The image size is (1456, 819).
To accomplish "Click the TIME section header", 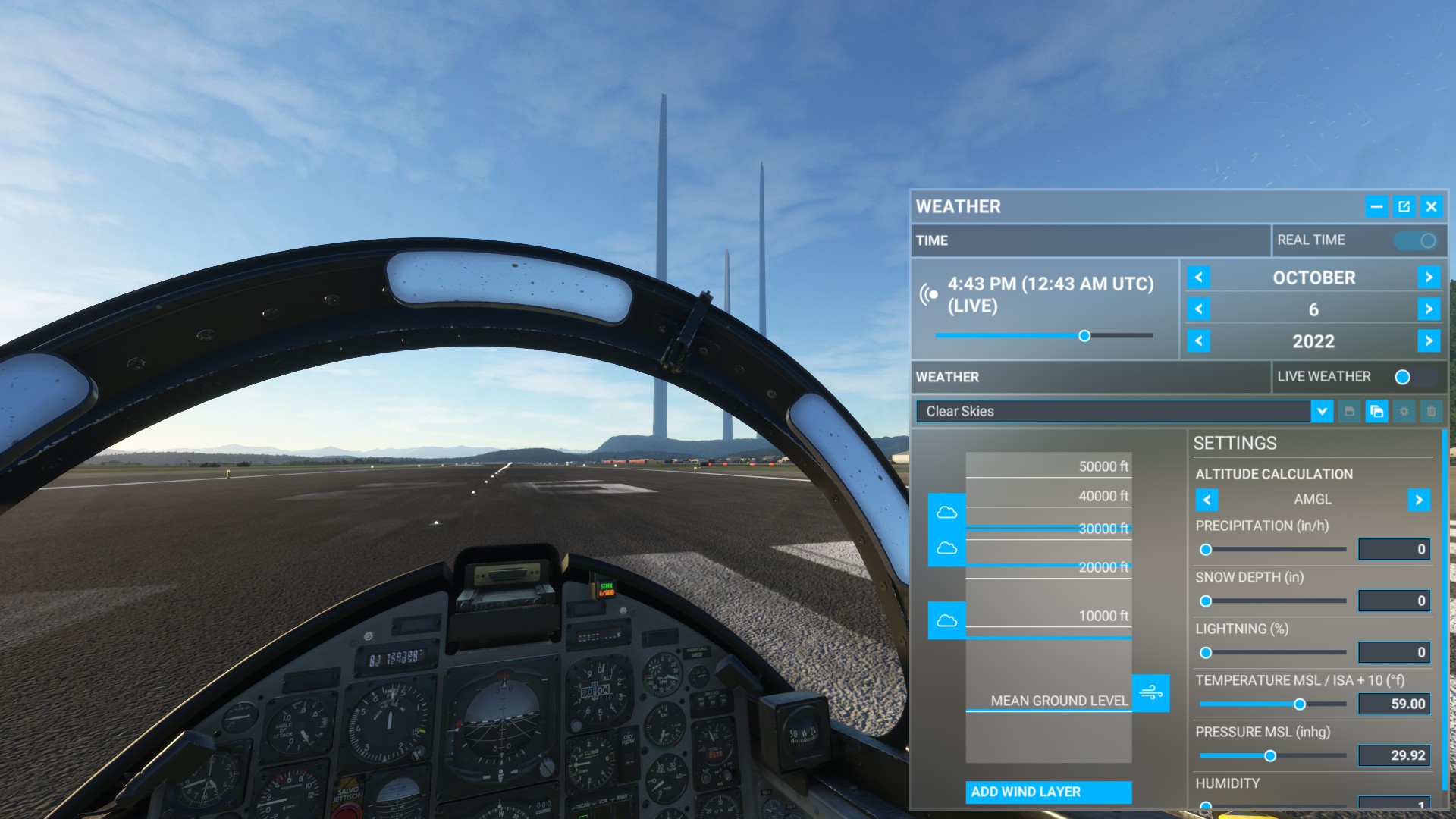I will pos(933,241).
